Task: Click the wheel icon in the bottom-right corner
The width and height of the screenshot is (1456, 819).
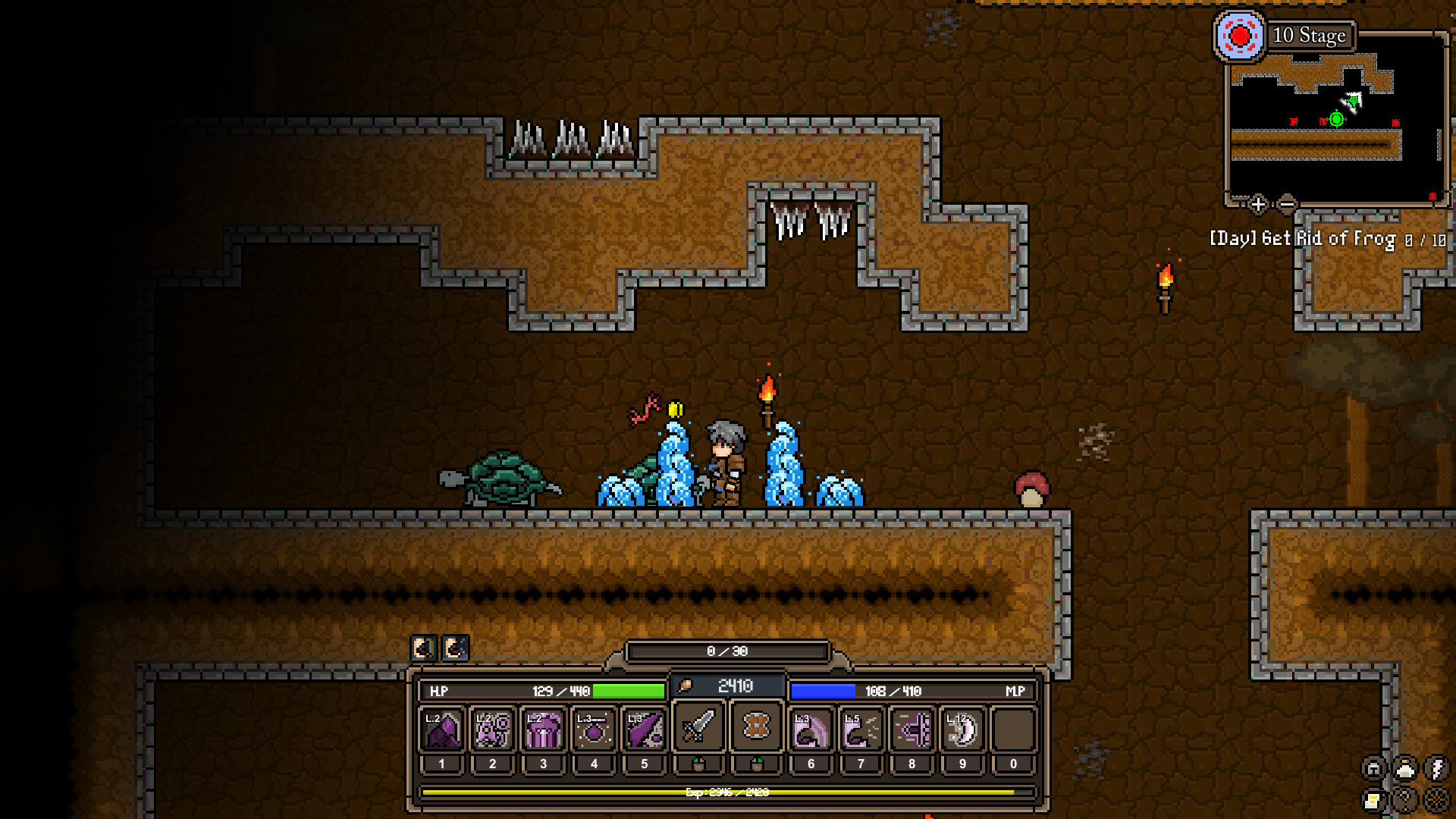Action: click(x=1436, y=802)
